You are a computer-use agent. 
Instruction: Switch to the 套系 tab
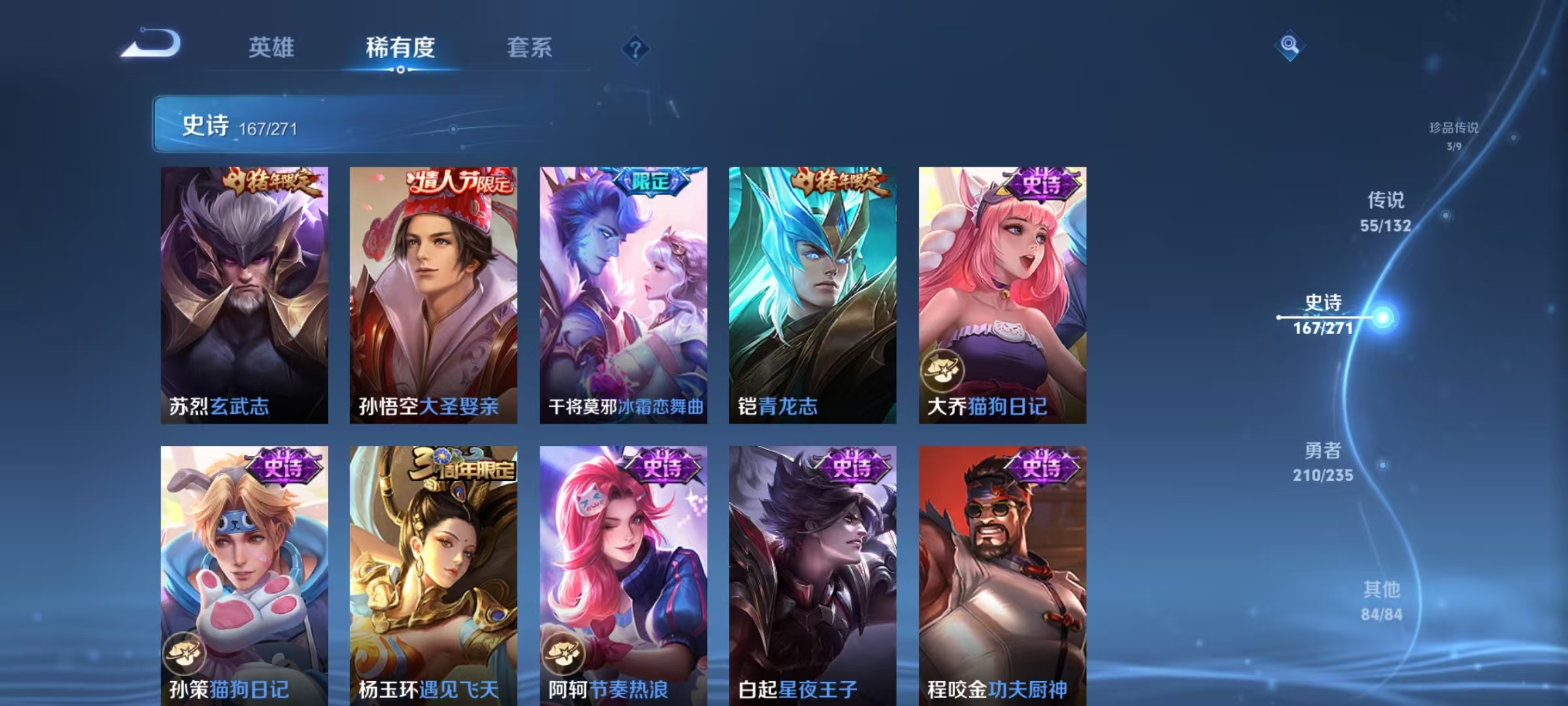(530, 48)
